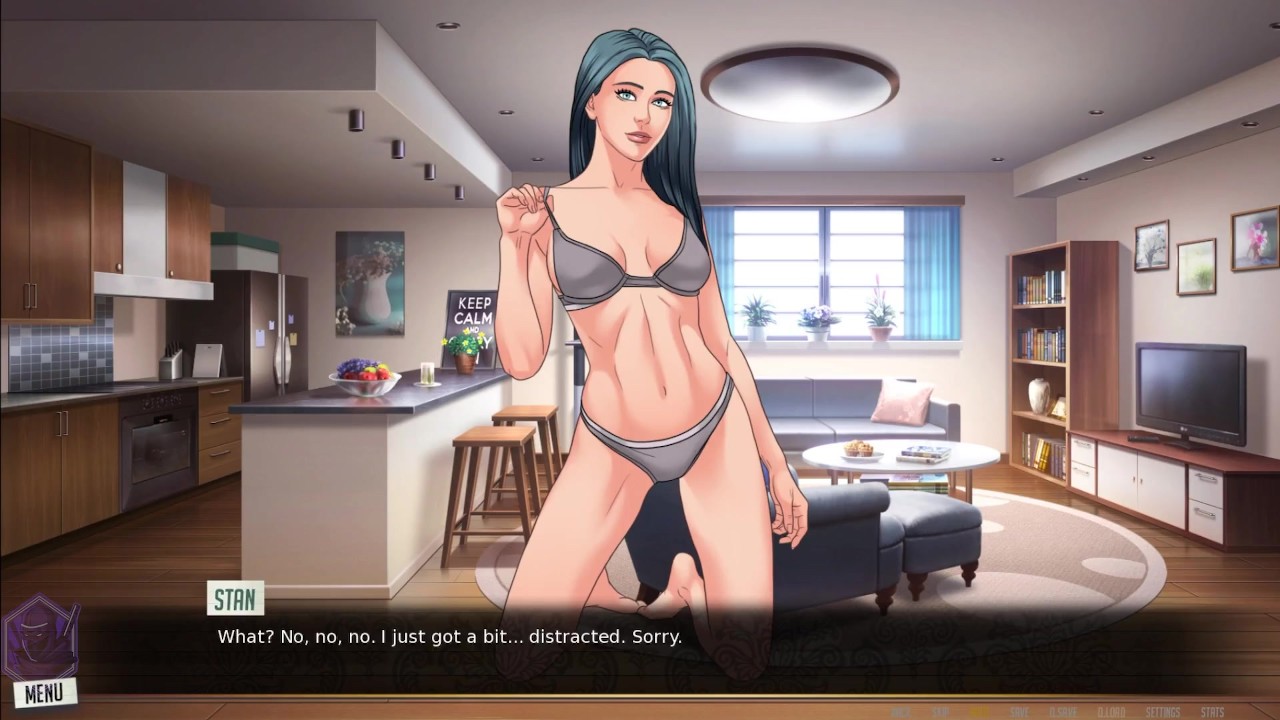The image size is (1280, 720).
Task: Quick save with Q.Save
Action: tap(1063, 712)
